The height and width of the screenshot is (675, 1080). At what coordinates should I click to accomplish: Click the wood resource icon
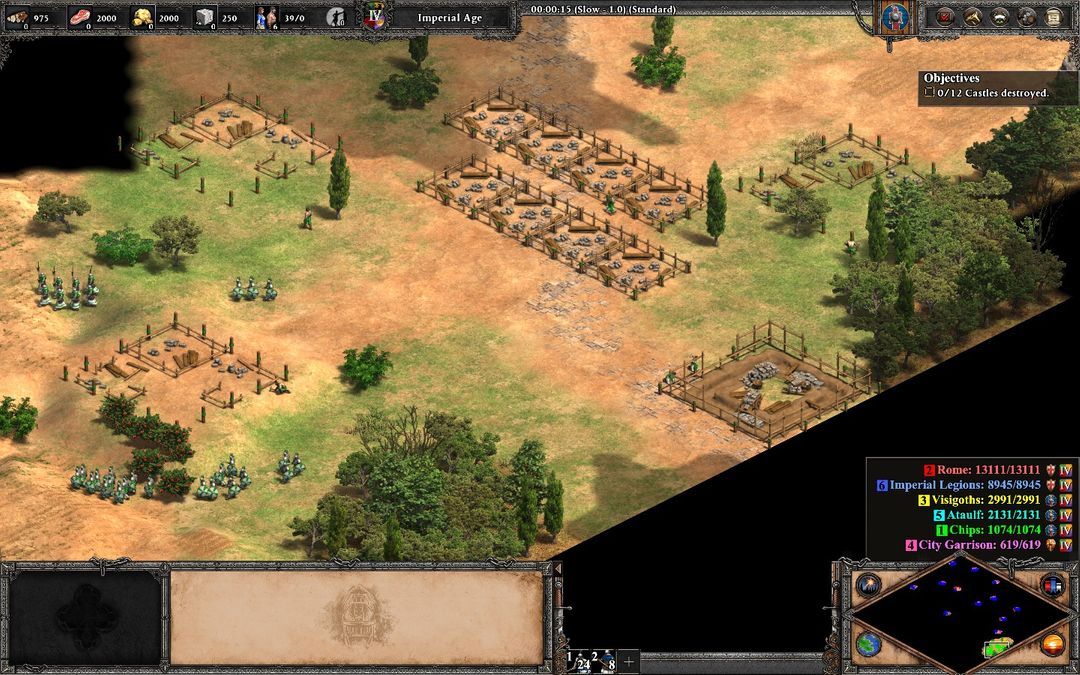[x=17, y=16]
